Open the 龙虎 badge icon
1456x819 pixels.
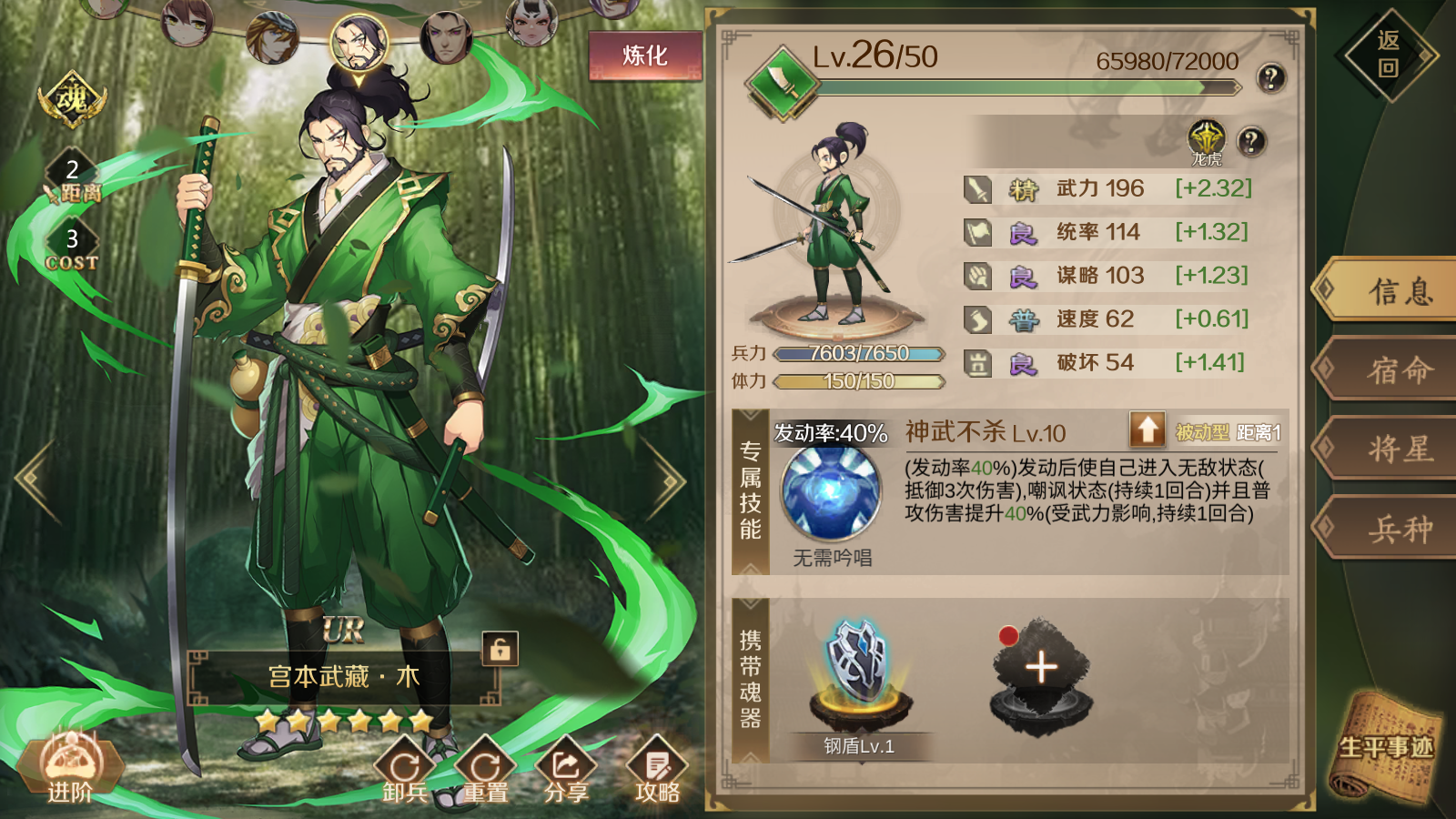(x=1208, y=138)
